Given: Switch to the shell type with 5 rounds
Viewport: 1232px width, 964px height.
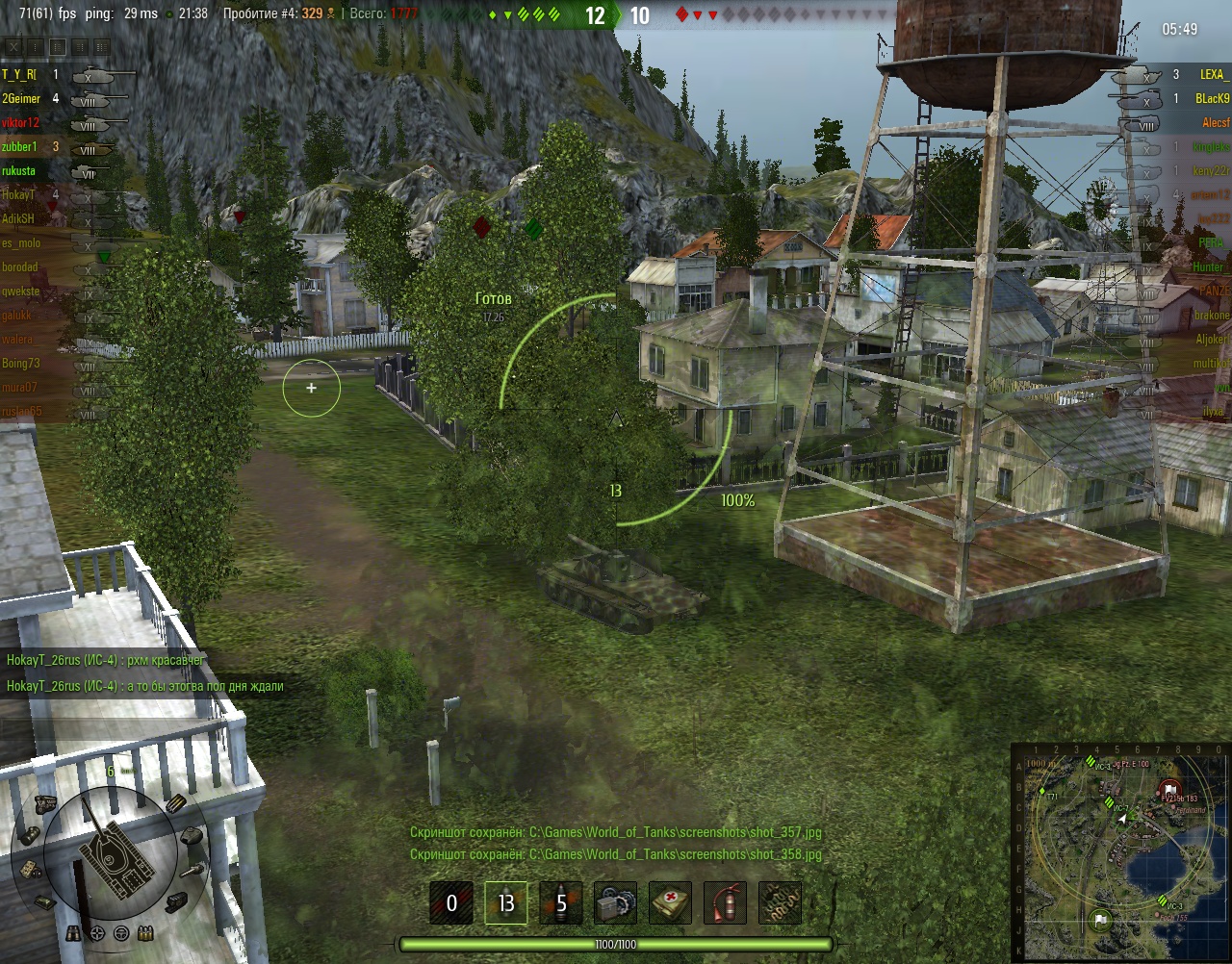Looking at the screenshot, I should coord(561,903).
